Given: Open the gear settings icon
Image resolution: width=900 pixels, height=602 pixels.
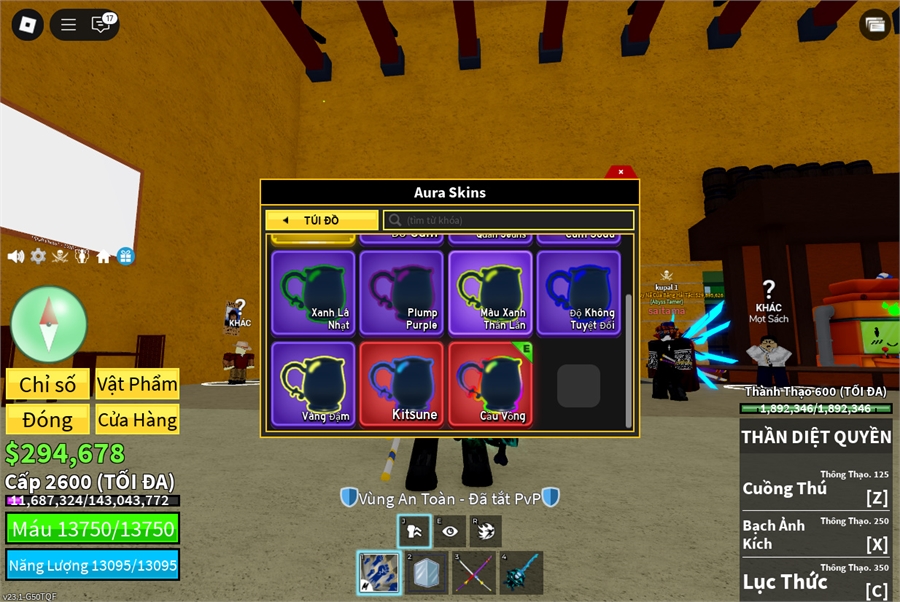Looking at the screenshot, I should point(38,256).
